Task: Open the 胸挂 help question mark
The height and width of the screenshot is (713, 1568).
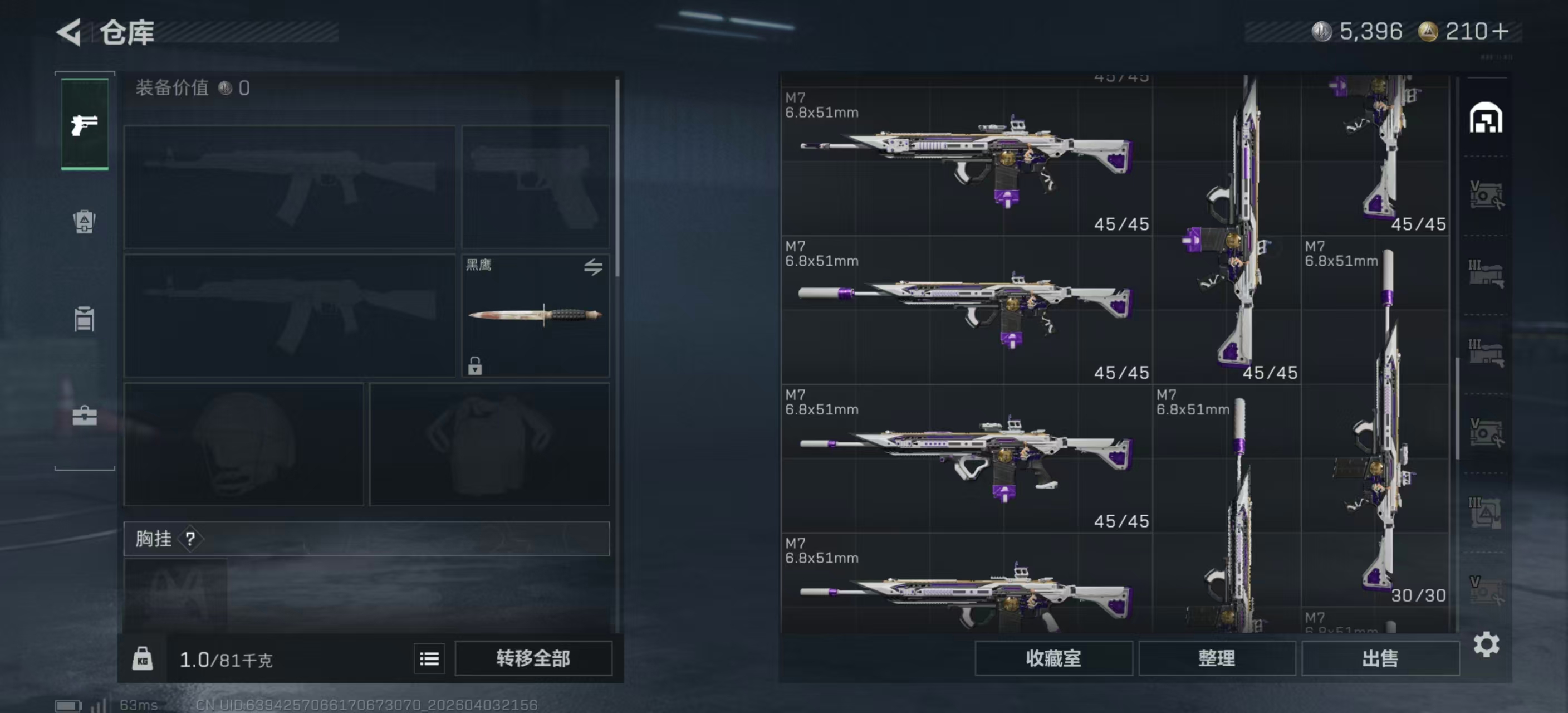Action: pos(190,538)
